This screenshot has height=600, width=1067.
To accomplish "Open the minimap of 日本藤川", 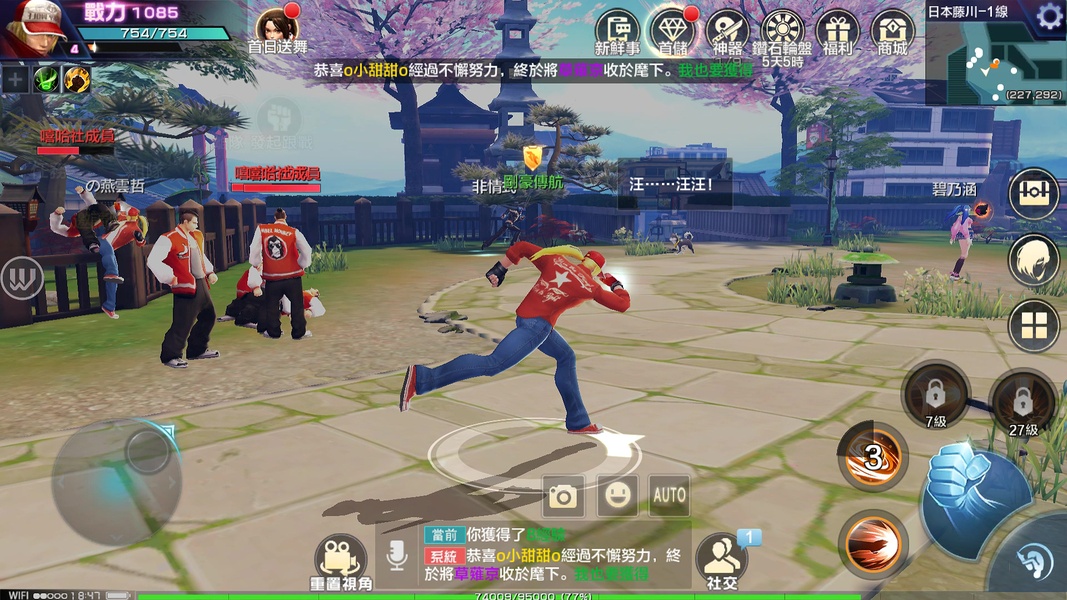I will (x=994, y=63).
